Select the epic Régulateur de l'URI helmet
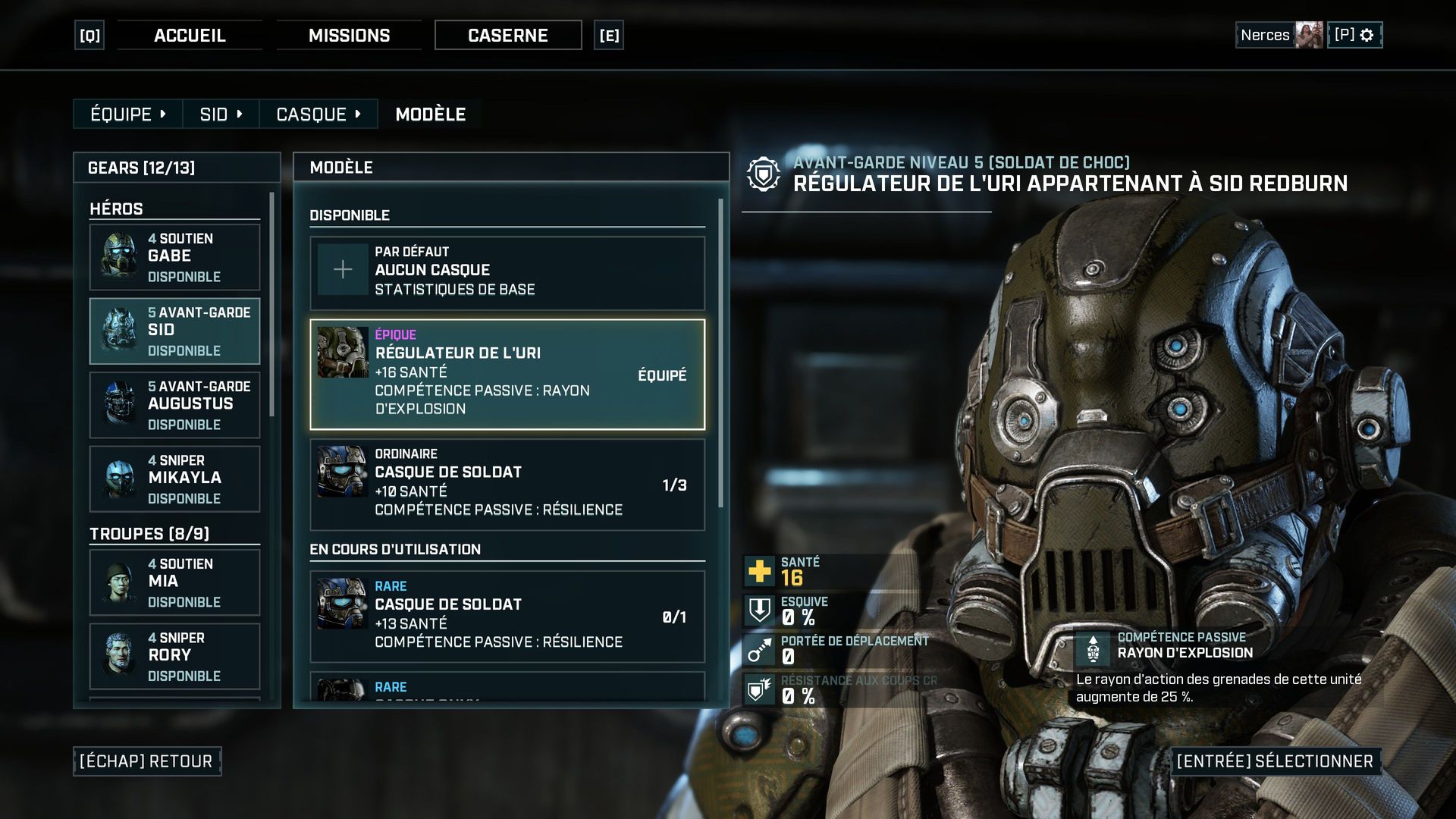The height and width of the screenshot is (819, 1456). click(x=507, y=374)
